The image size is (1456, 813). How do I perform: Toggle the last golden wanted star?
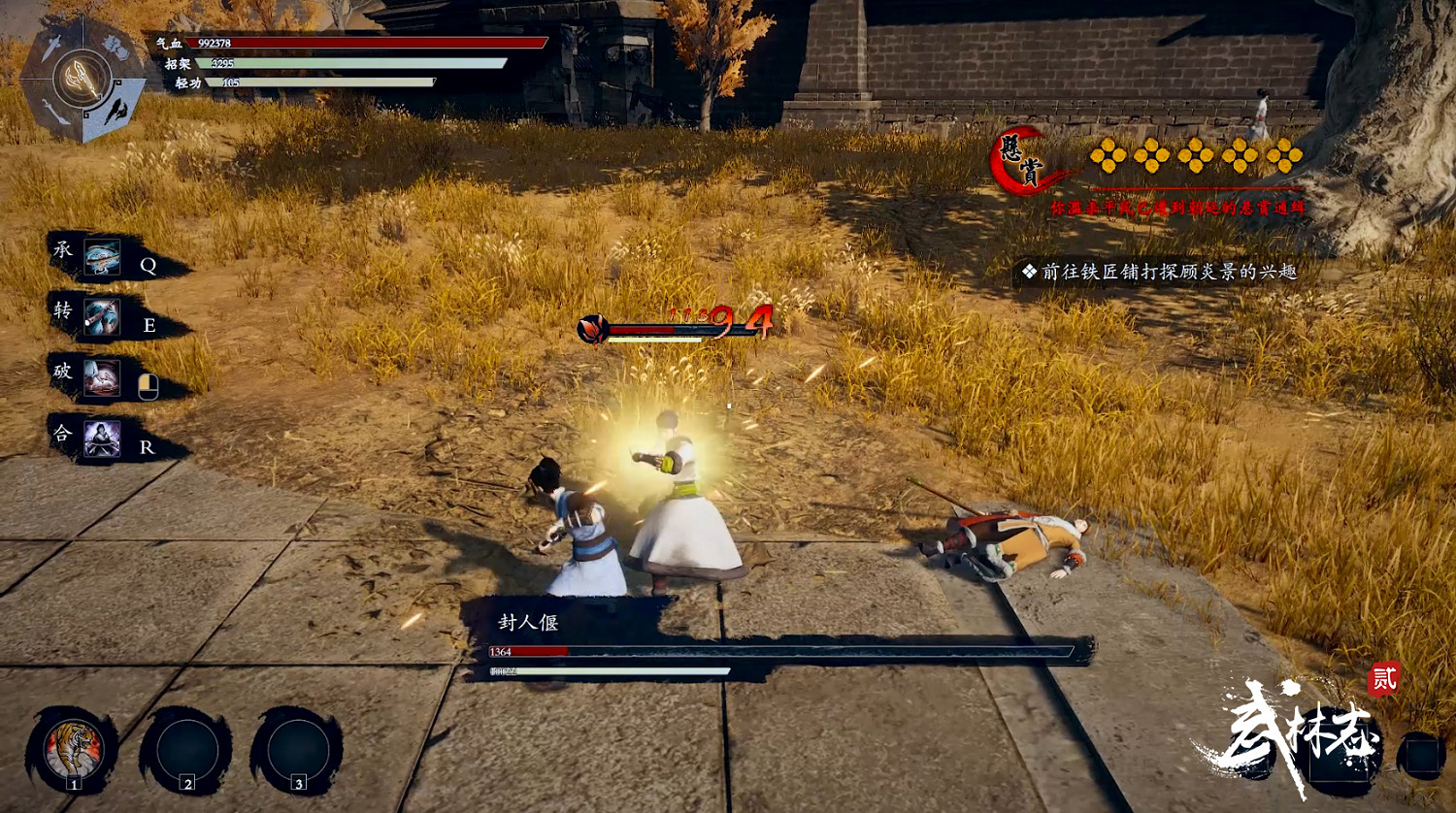(x=1283, y=155)
